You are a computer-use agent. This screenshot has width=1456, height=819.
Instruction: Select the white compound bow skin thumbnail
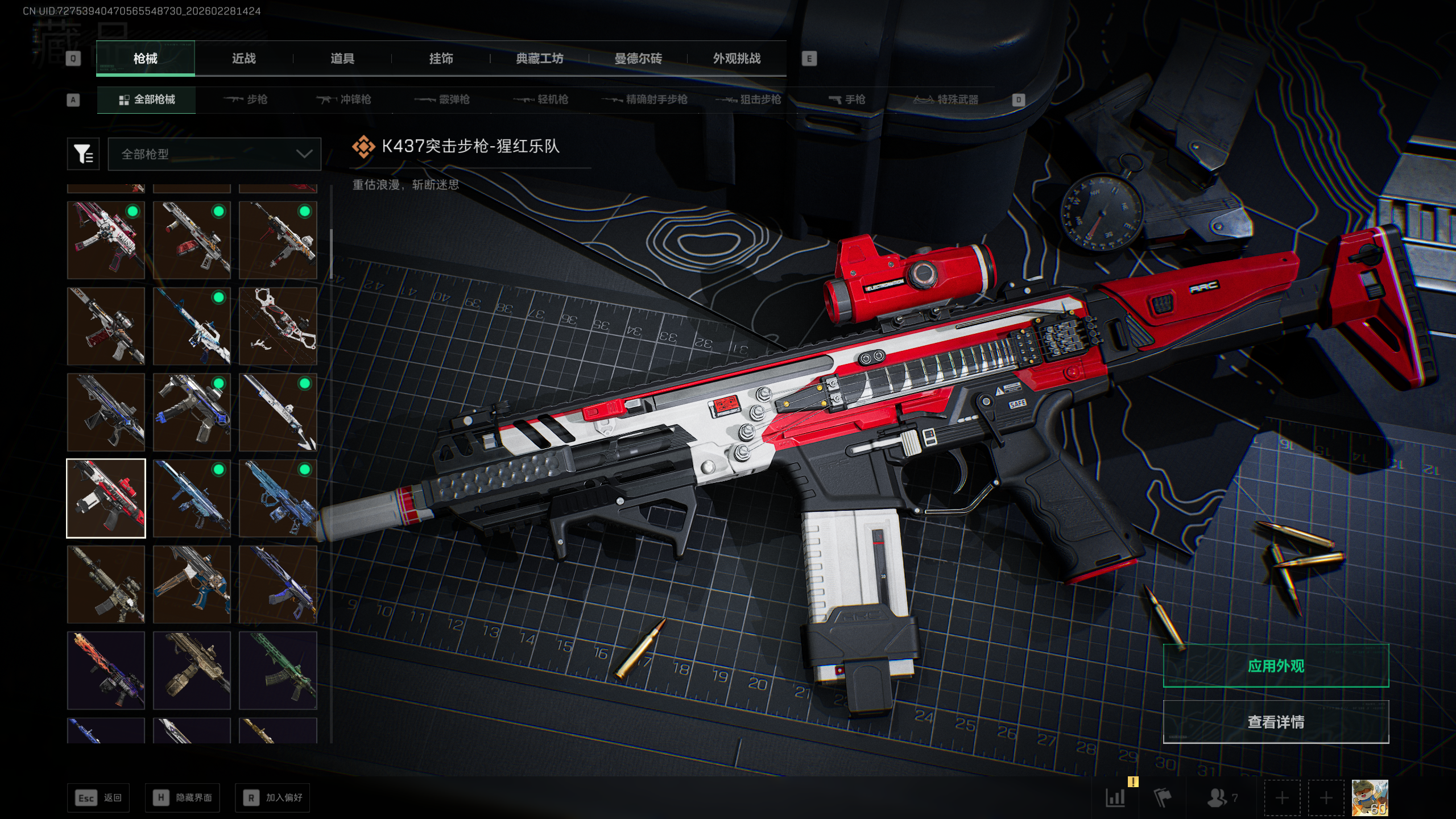coord(278,326)
